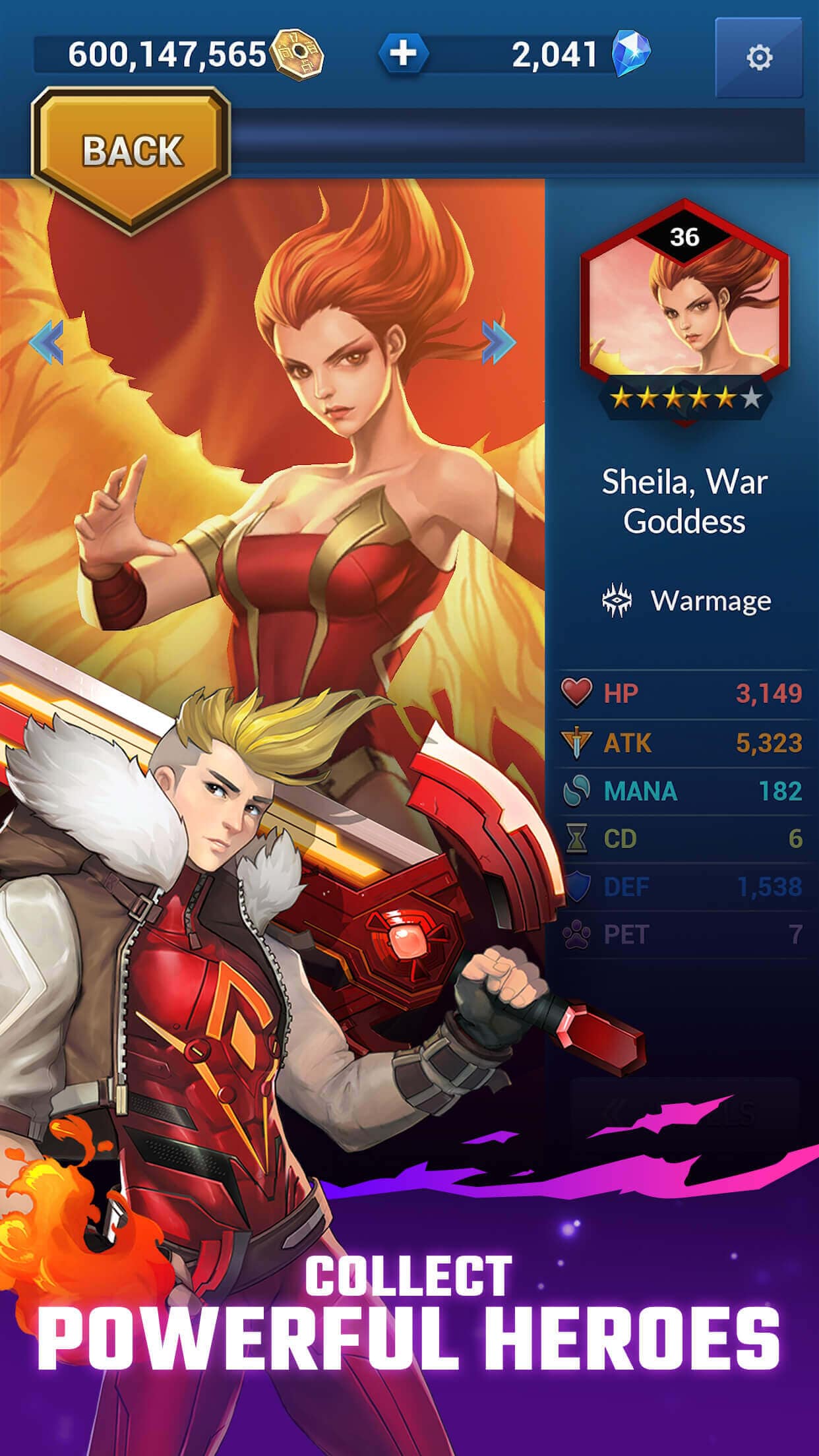The height and width of the screenshot is (1456, 819).
Task: Show the next hero with right arrows
Action: coord(499,342)
